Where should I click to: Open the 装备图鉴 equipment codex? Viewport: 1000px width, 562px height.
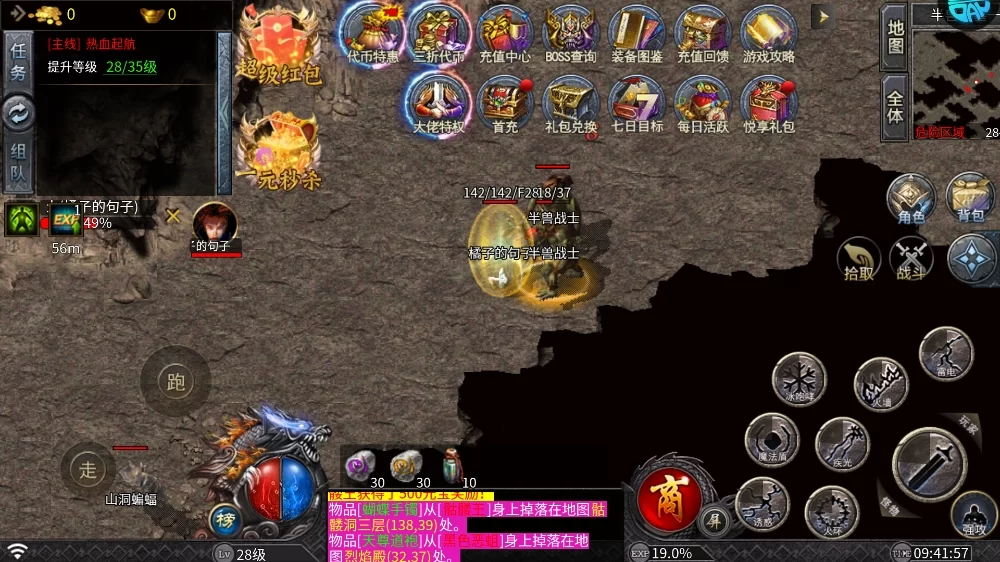pos(636,34)
